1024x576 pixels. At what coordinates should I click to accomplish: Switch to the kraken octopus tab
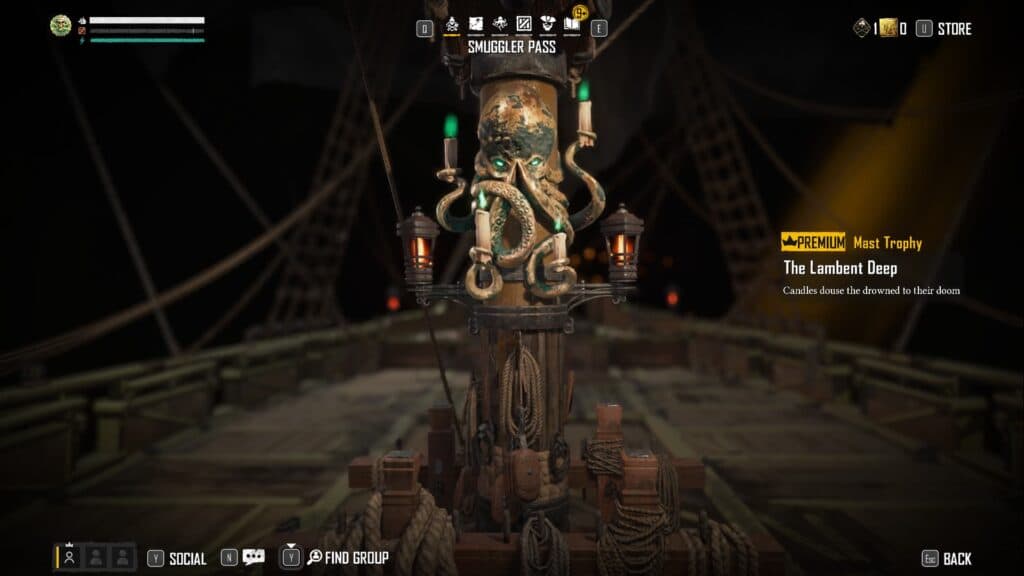pyautogui.click(x=500, y=24)
